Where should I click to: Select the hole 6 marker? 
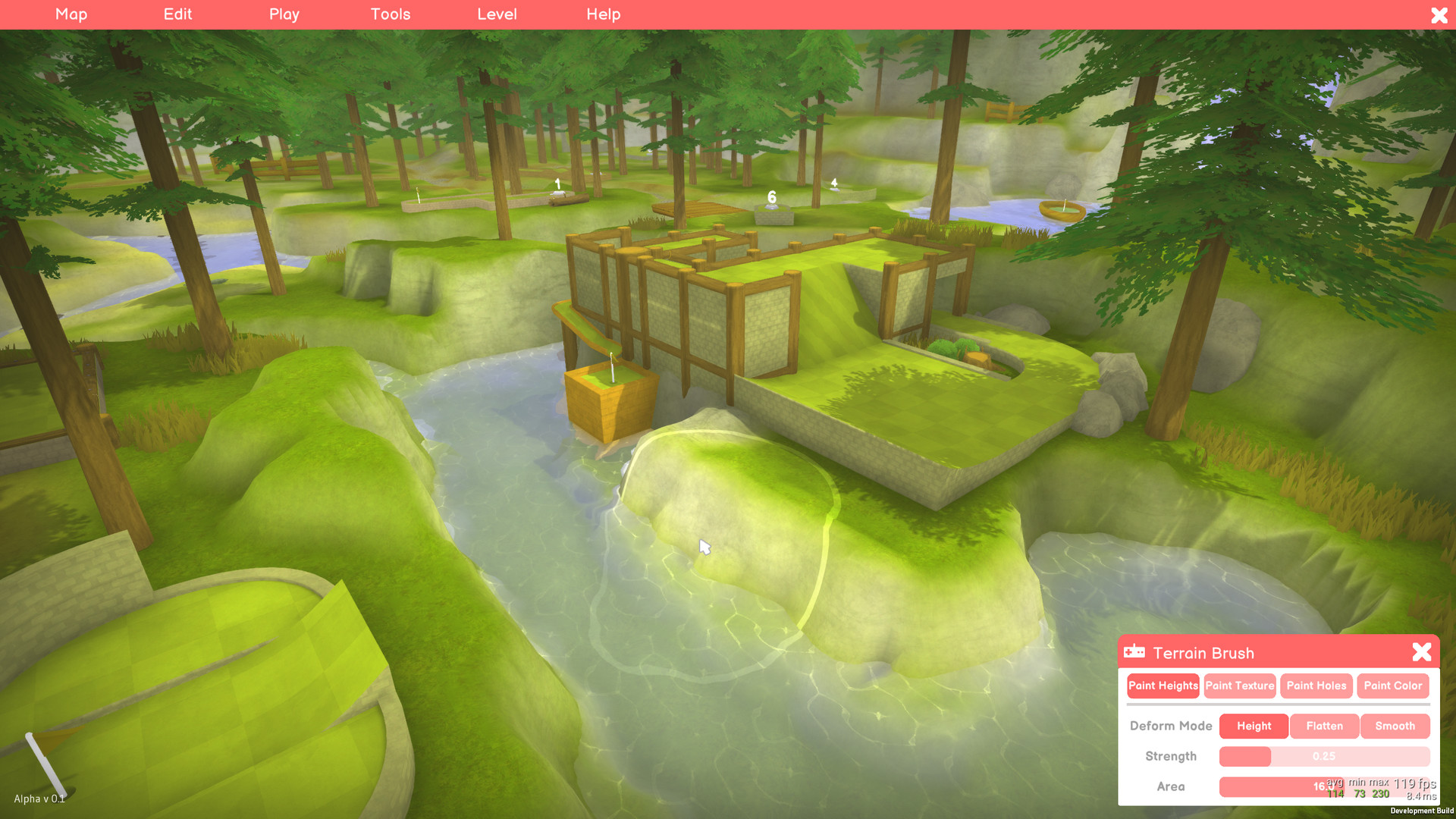click(x=770, y=199)
